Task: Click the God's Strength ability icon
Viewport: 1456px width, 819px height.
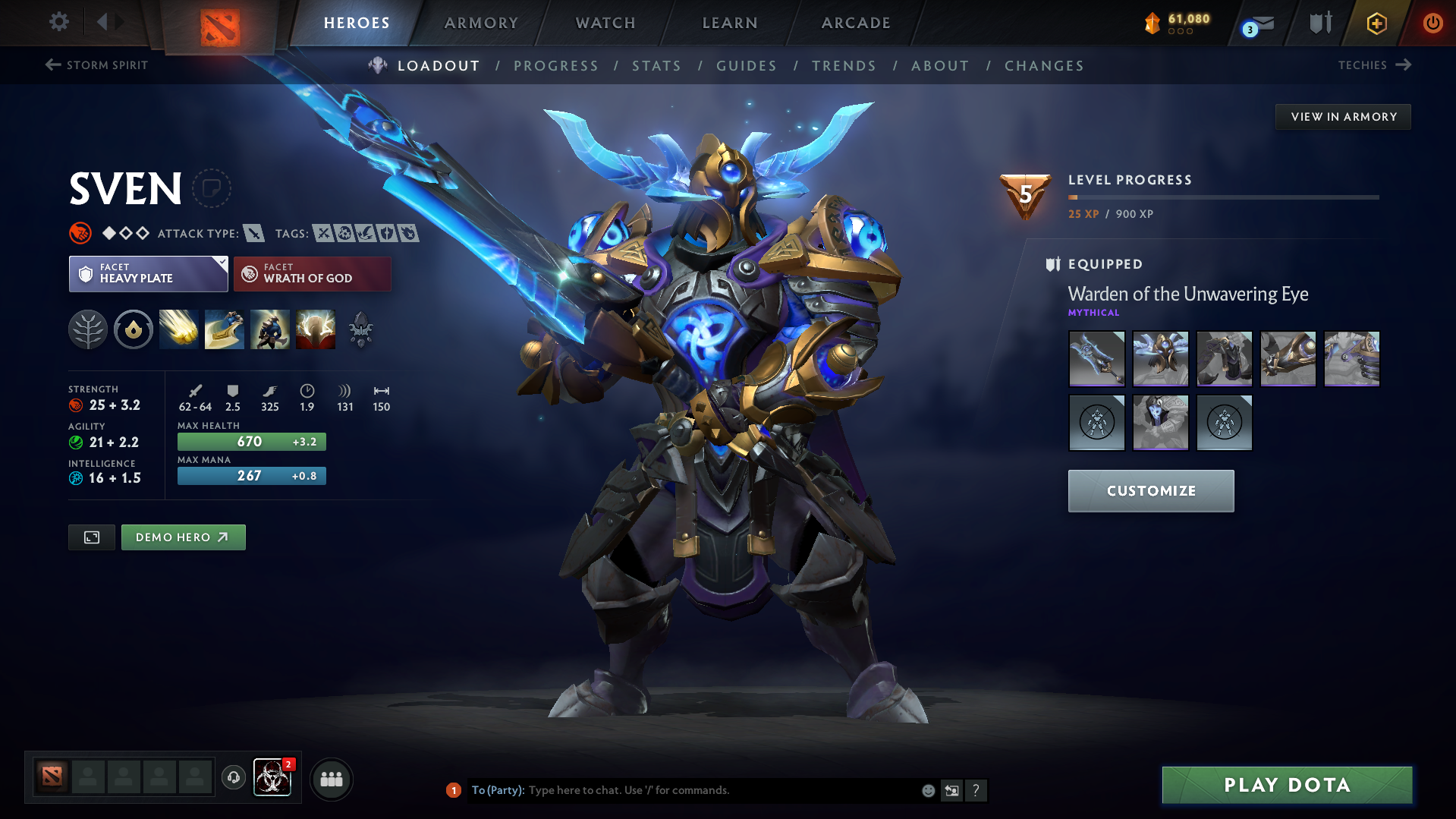Action: 316,329
